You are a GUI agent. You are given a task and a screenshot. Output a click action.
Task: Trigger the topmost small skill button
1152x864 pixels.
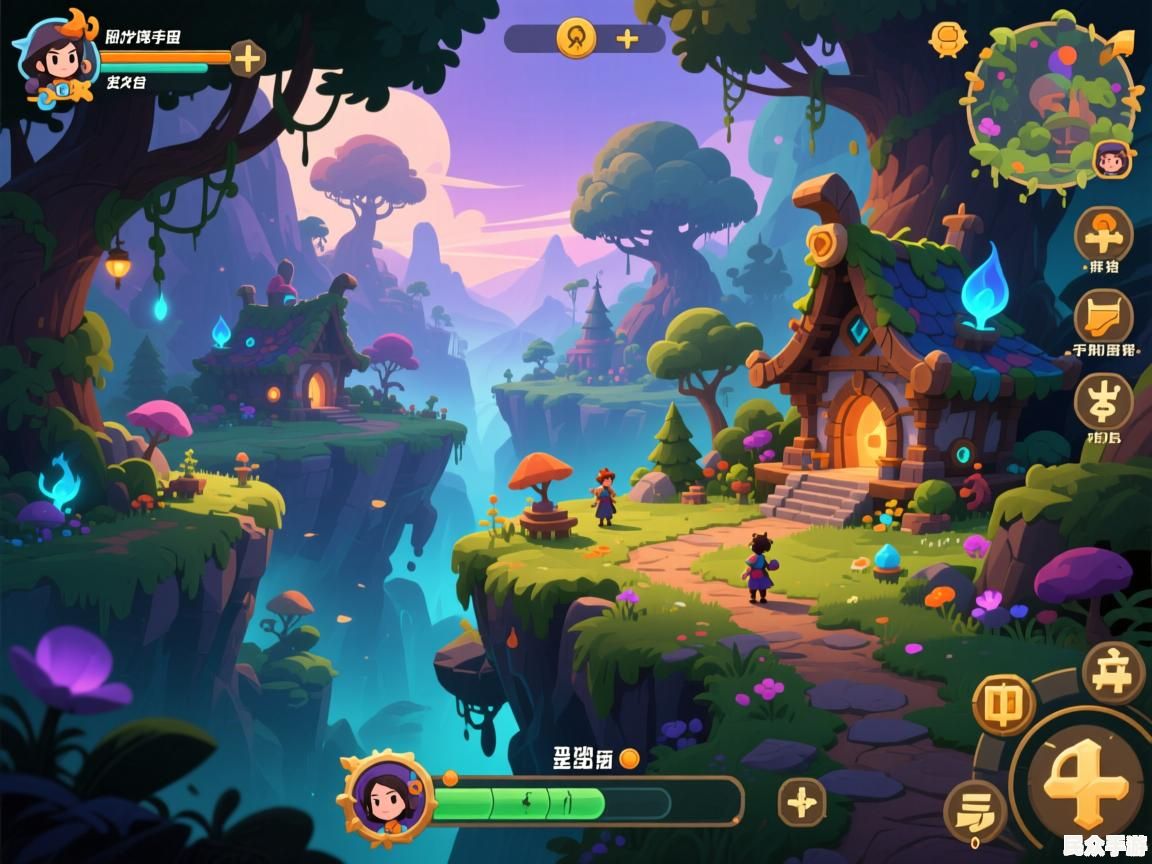[1112, 673]
